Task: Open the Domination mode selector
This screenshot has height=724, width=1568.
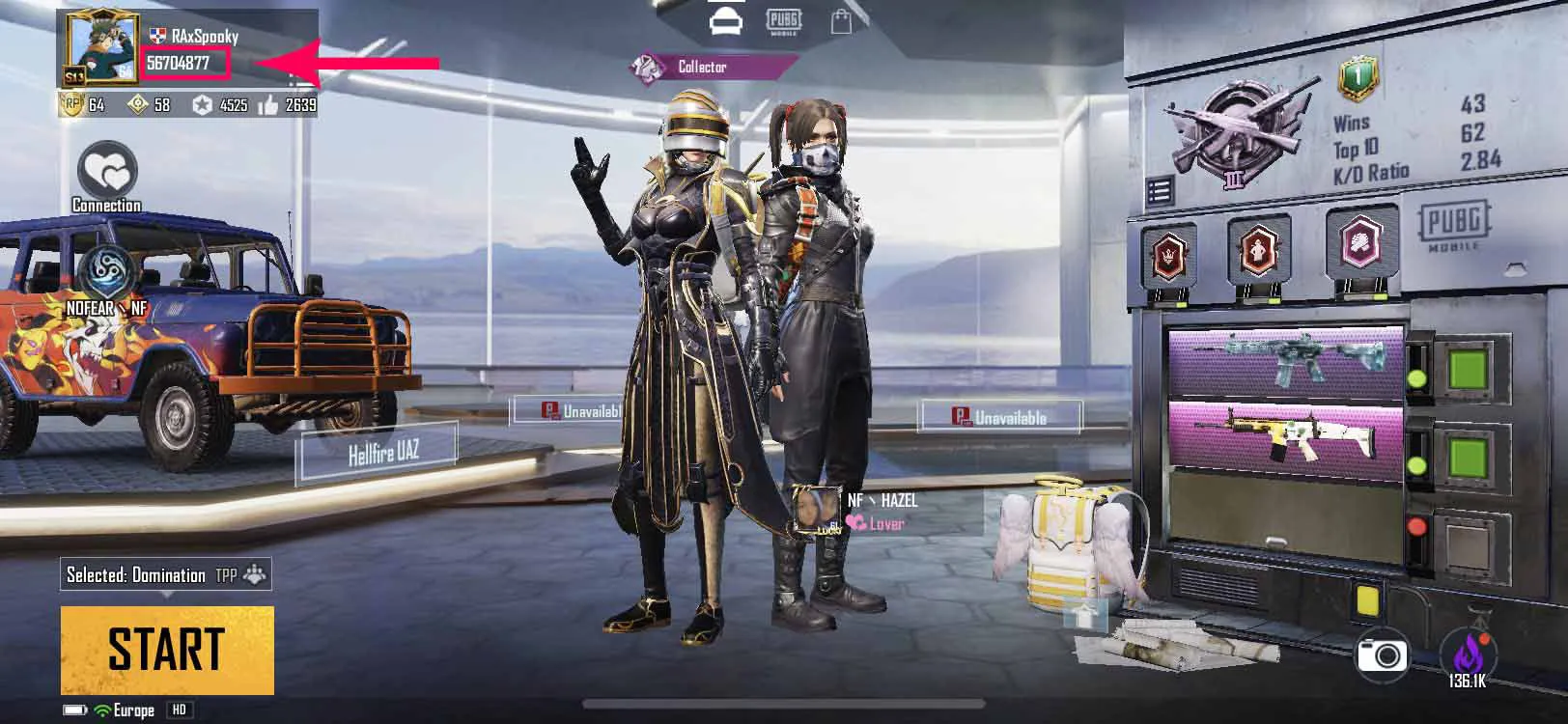Action: (165, 575)
